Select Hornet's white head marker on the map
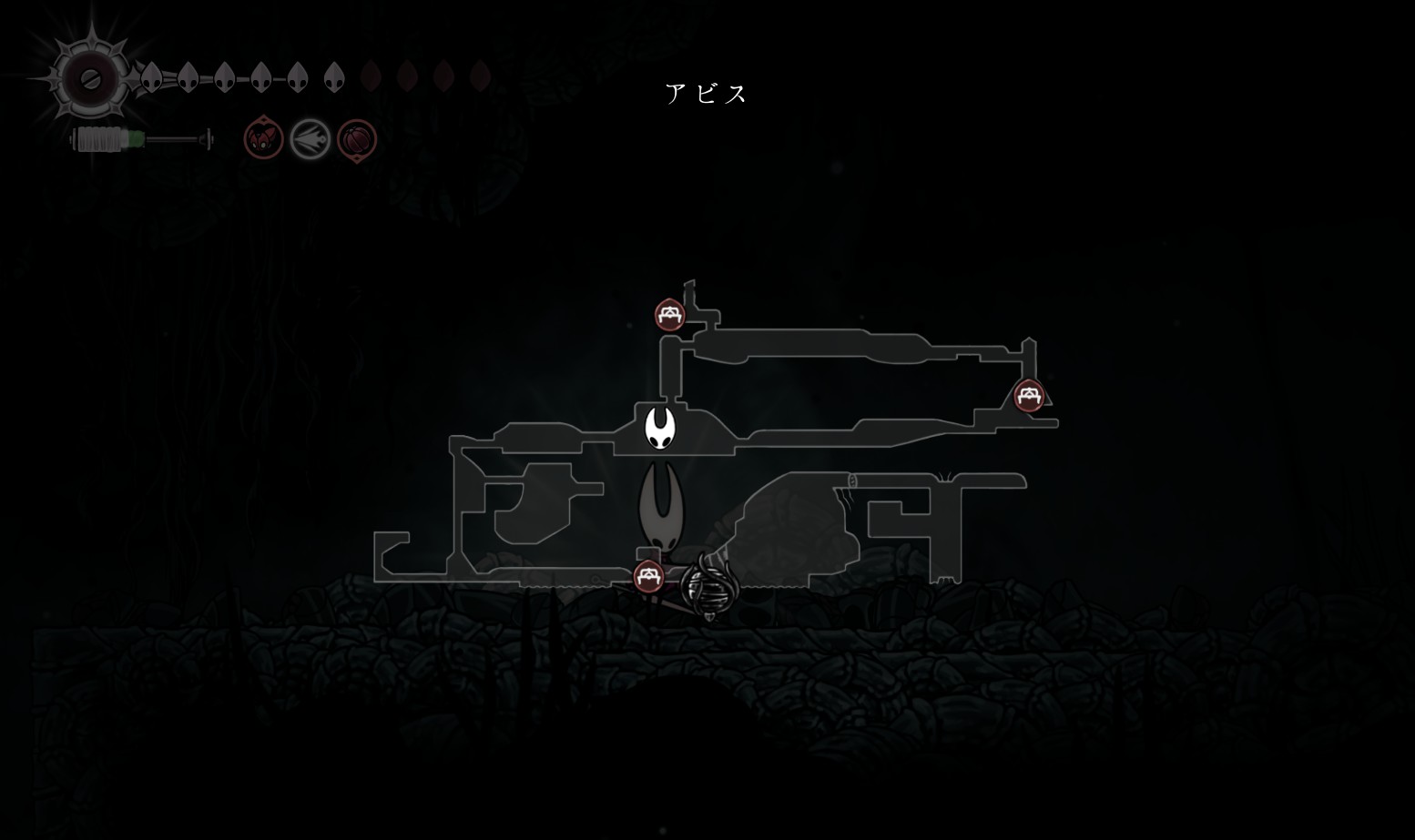The width and height of the screenshot is (1415, 840). [660, 428]
